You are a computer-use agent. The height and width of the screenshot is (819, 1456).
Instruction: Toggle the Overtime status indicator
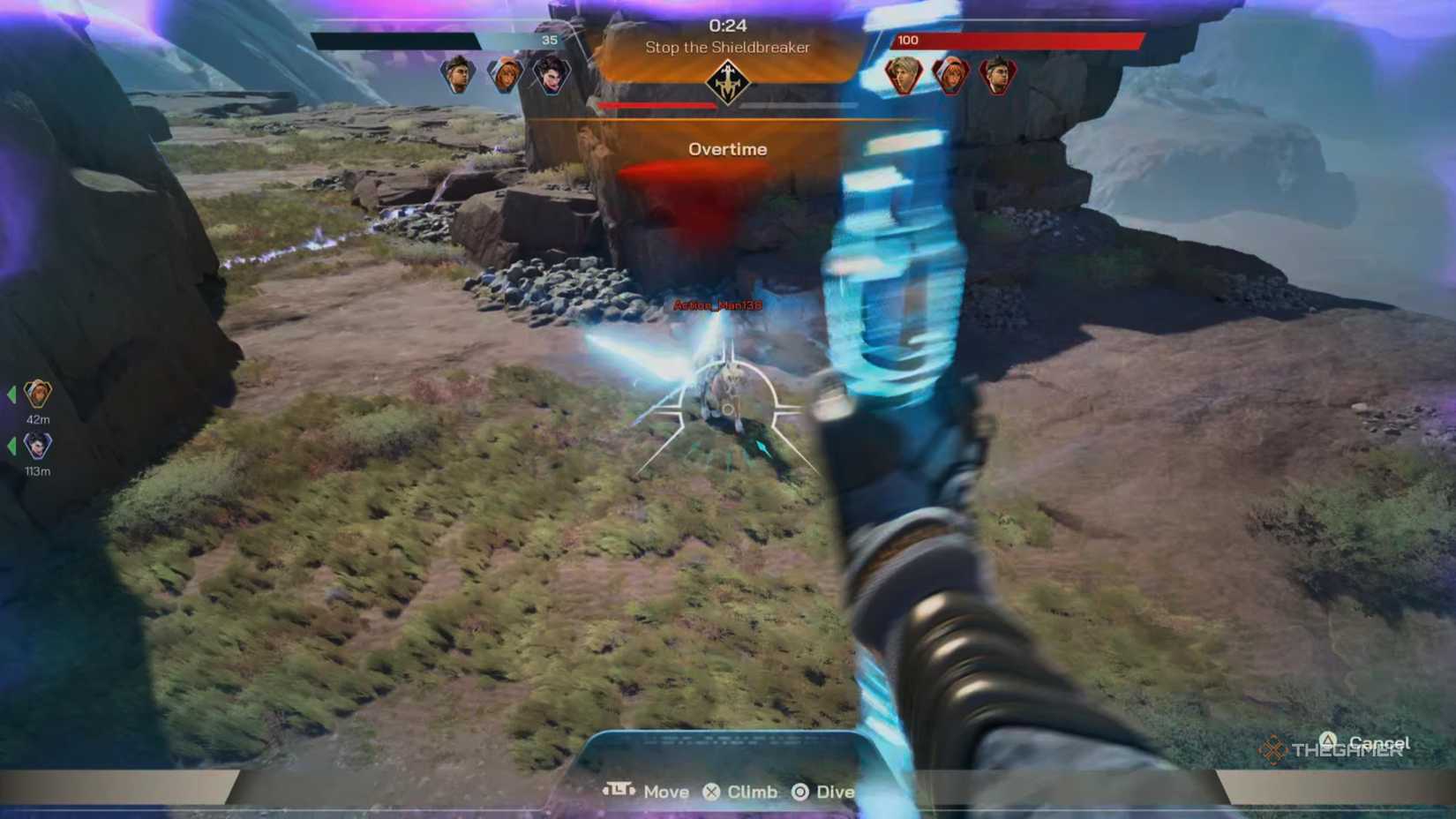727,149
